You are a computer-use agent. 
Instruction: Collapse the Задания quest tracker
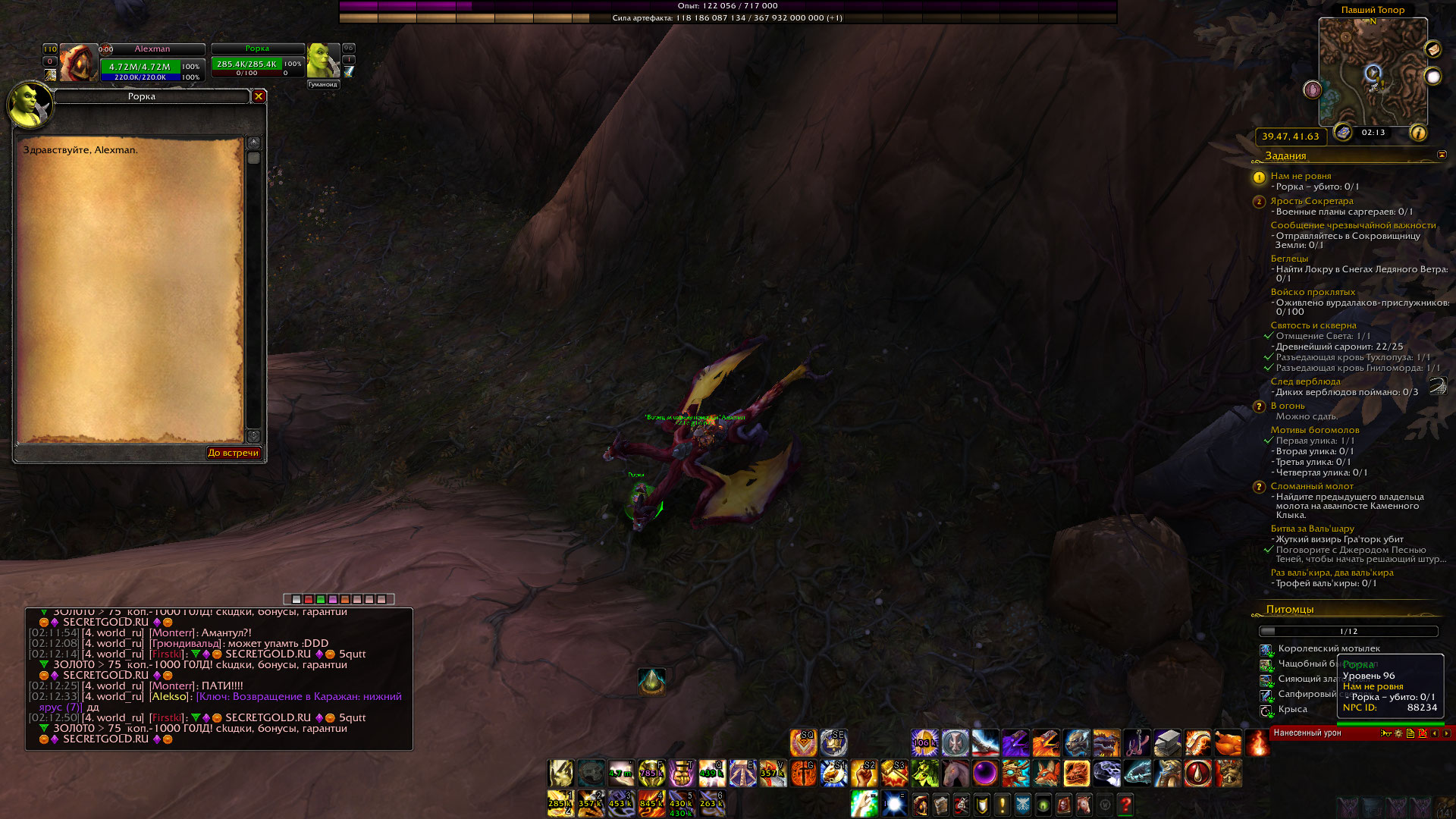coord(1442,155)
